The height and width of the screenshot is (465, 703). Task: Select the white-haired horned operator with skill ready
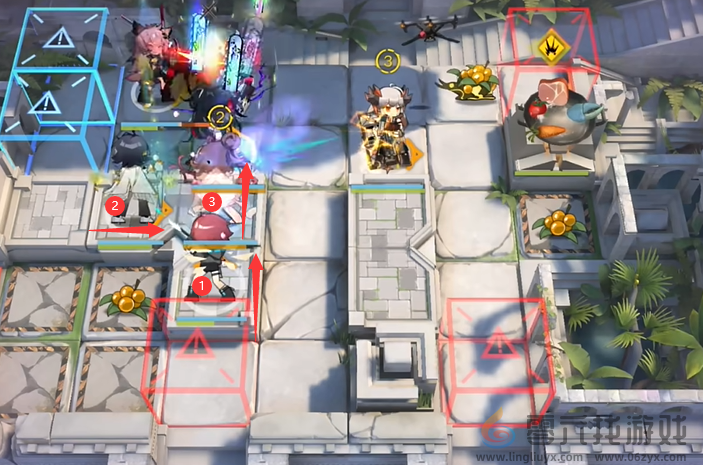click(386, 128)
